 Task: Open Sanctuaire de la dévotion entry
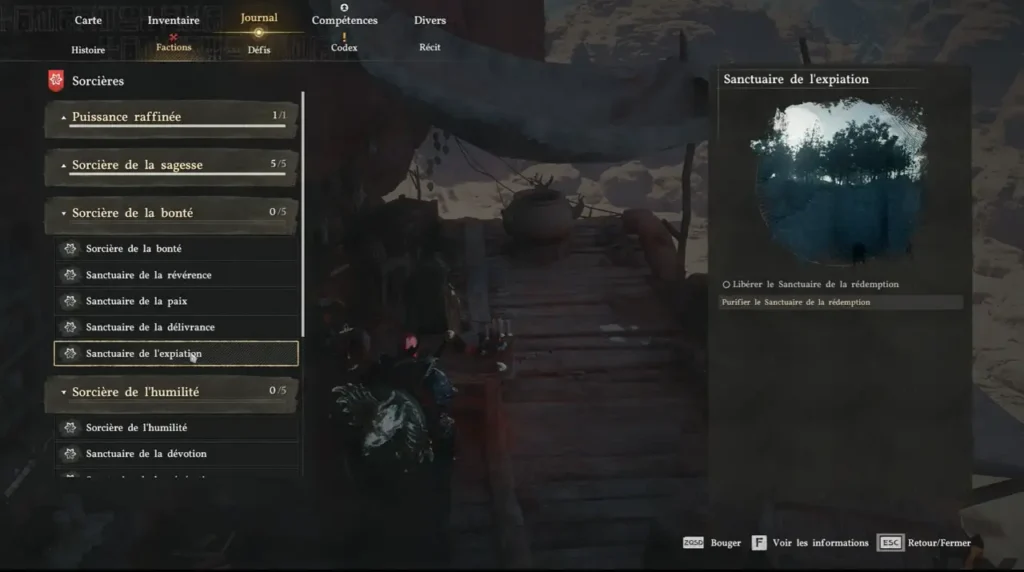(176, 454)
